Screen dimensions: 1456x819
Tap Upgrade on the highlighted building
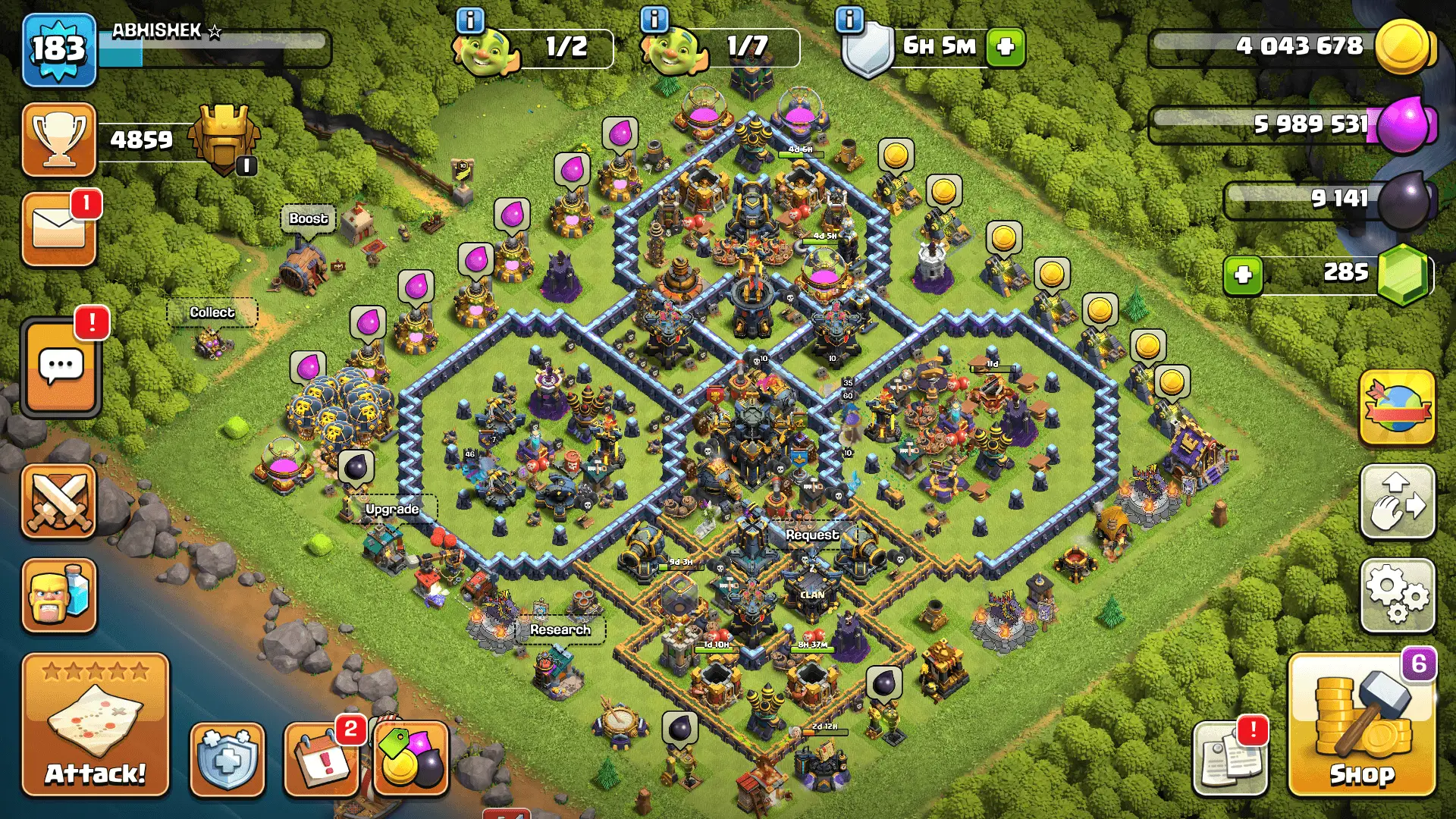coord(391,510)
